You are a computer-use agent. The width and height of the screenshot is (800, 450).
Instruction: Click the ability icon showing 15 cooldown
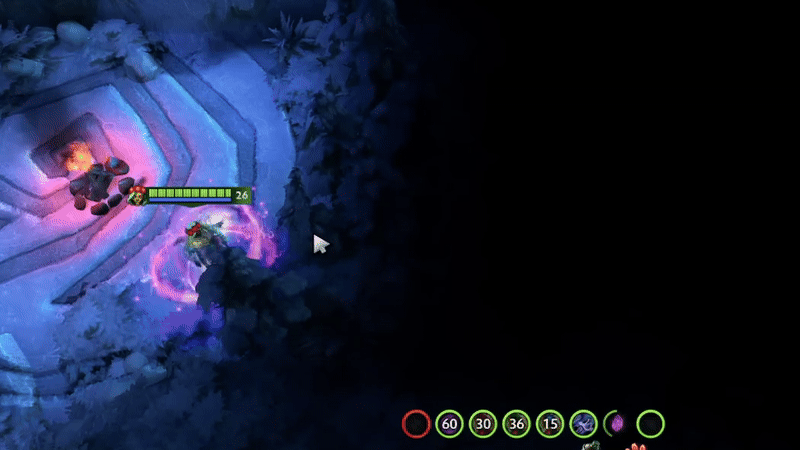pyautogui.click(x=550, y=424)
